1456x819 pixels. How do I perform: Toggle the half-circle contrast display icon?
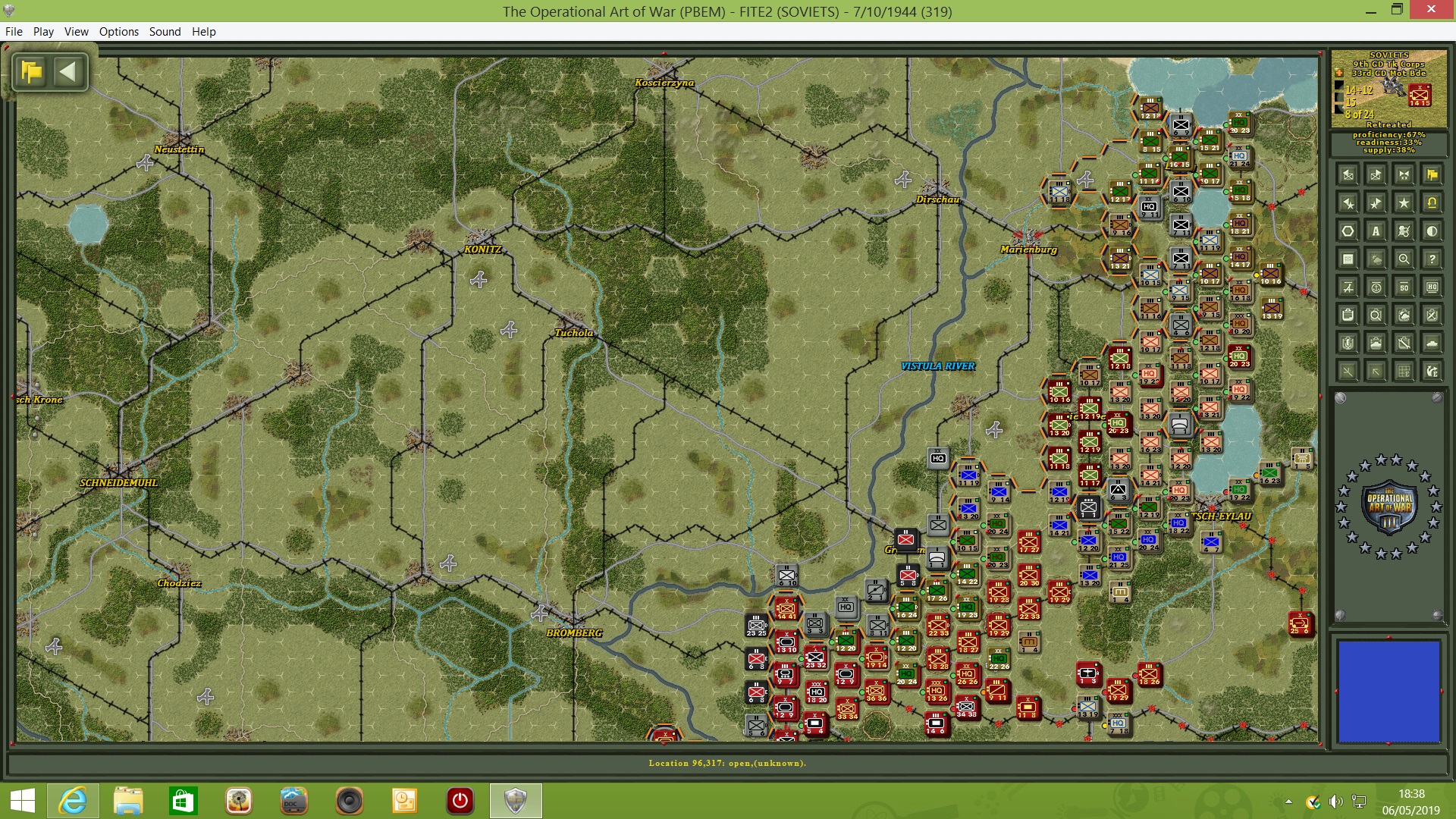click(1432, 231)
